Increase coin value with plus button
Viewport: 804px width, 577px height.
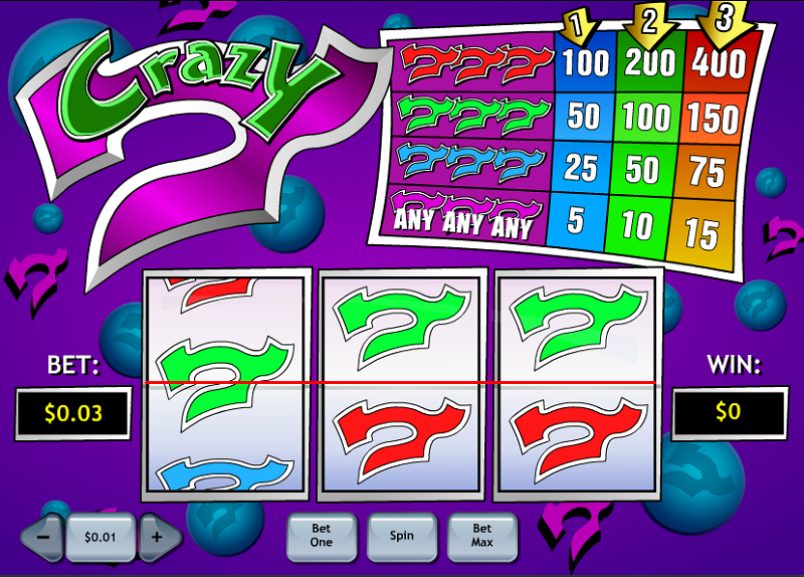[x=157, y=537]
